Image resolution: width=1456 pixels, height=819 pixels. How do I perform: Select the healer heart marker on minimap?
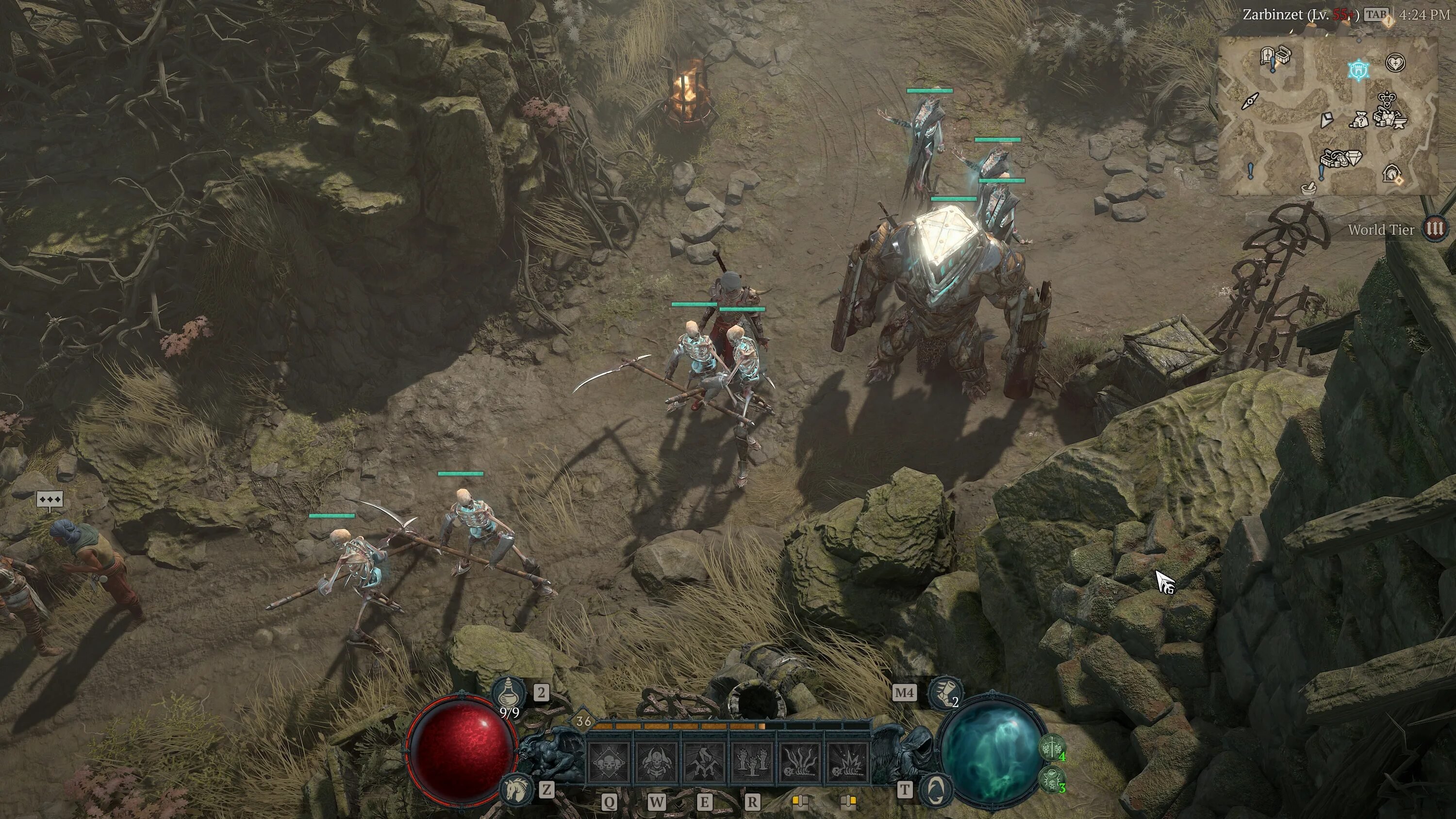coord(1395,62)
